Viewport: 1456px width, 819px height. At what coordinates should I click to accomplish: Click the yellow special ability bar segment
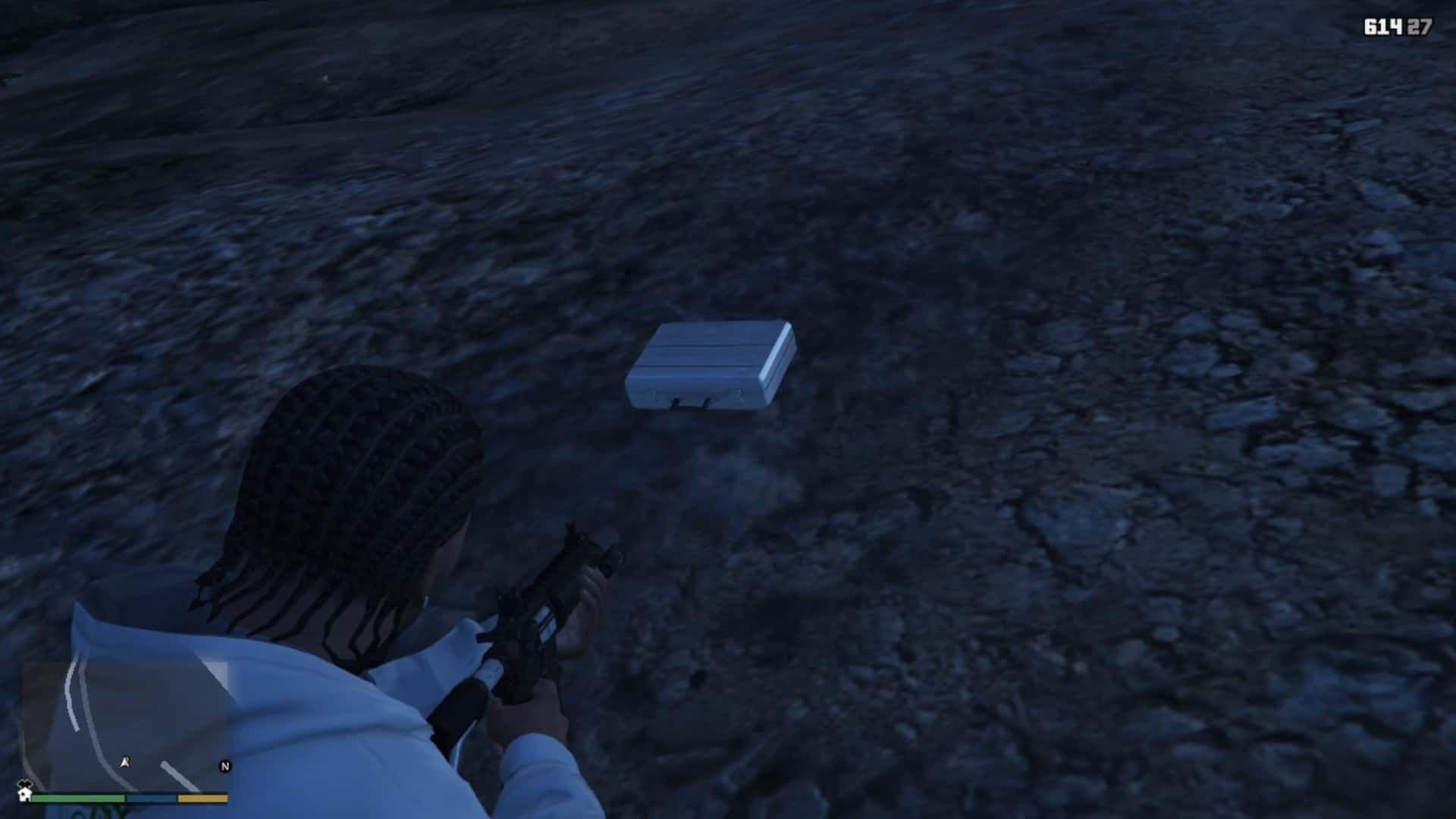click(x=202, y=799)
